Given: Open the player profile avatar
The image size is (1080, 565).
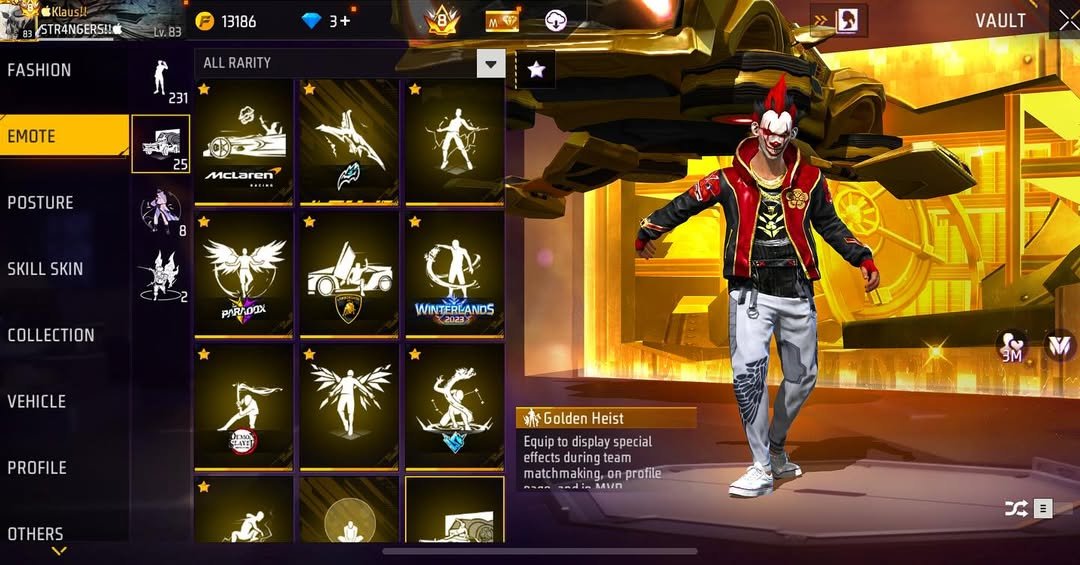Looking at the screenshot, I should [17, 22].
